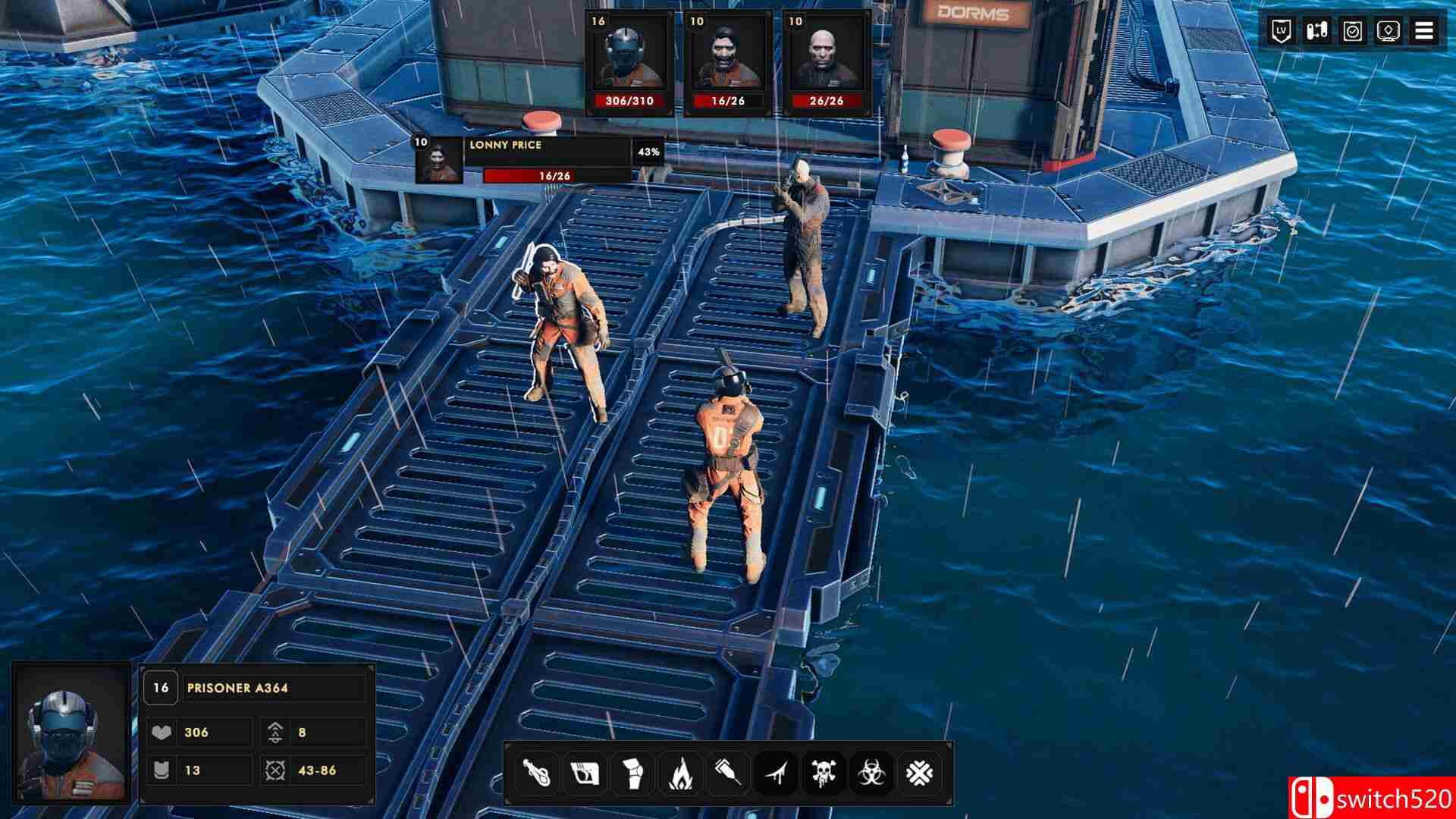The height and width of the screenshot is (819, 1456).
Task: Click Lonny Price's enemy portrait
Action: 440,161
